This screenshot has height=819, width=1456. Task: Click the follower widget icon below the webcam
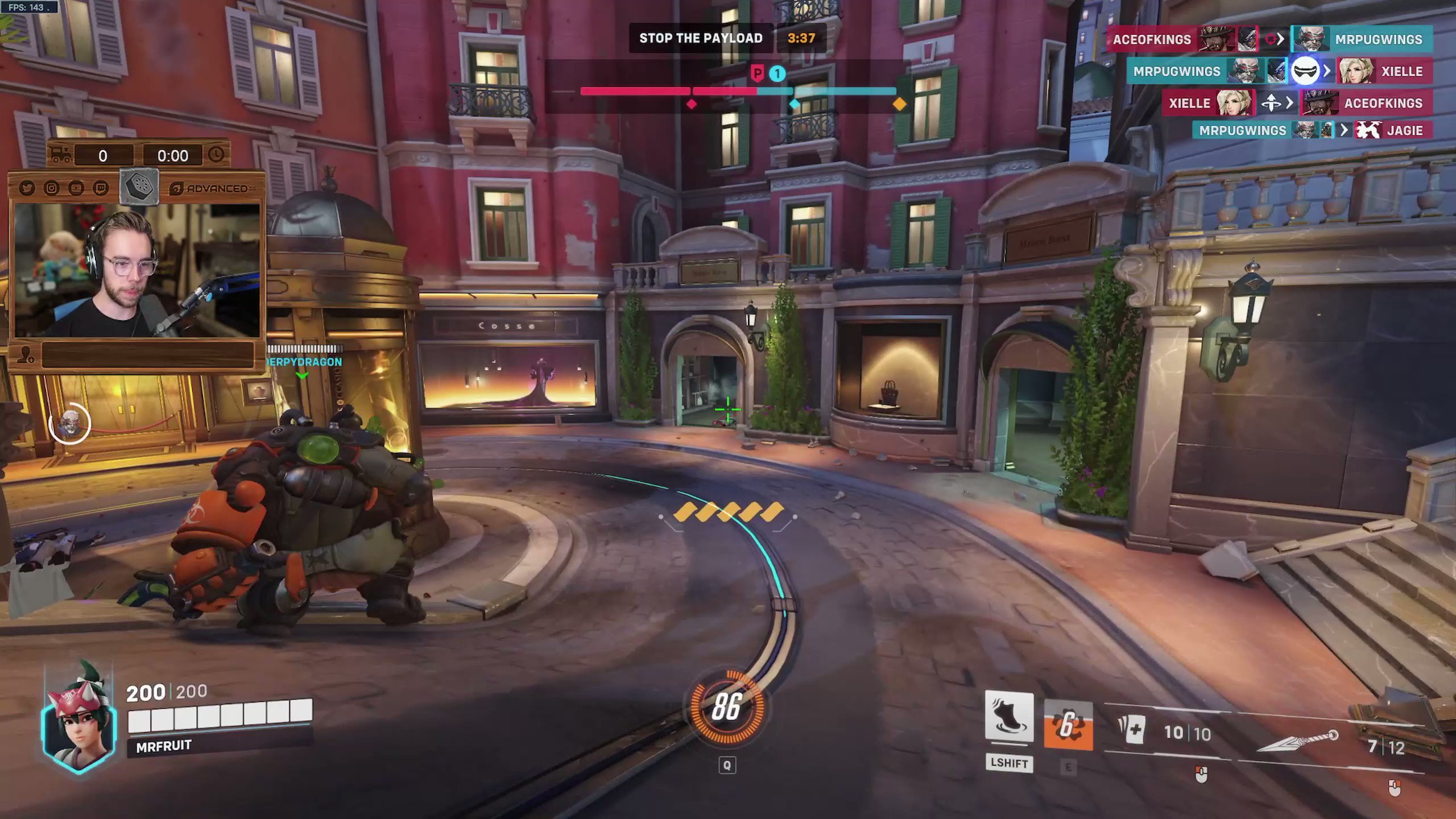click(26, 355)
